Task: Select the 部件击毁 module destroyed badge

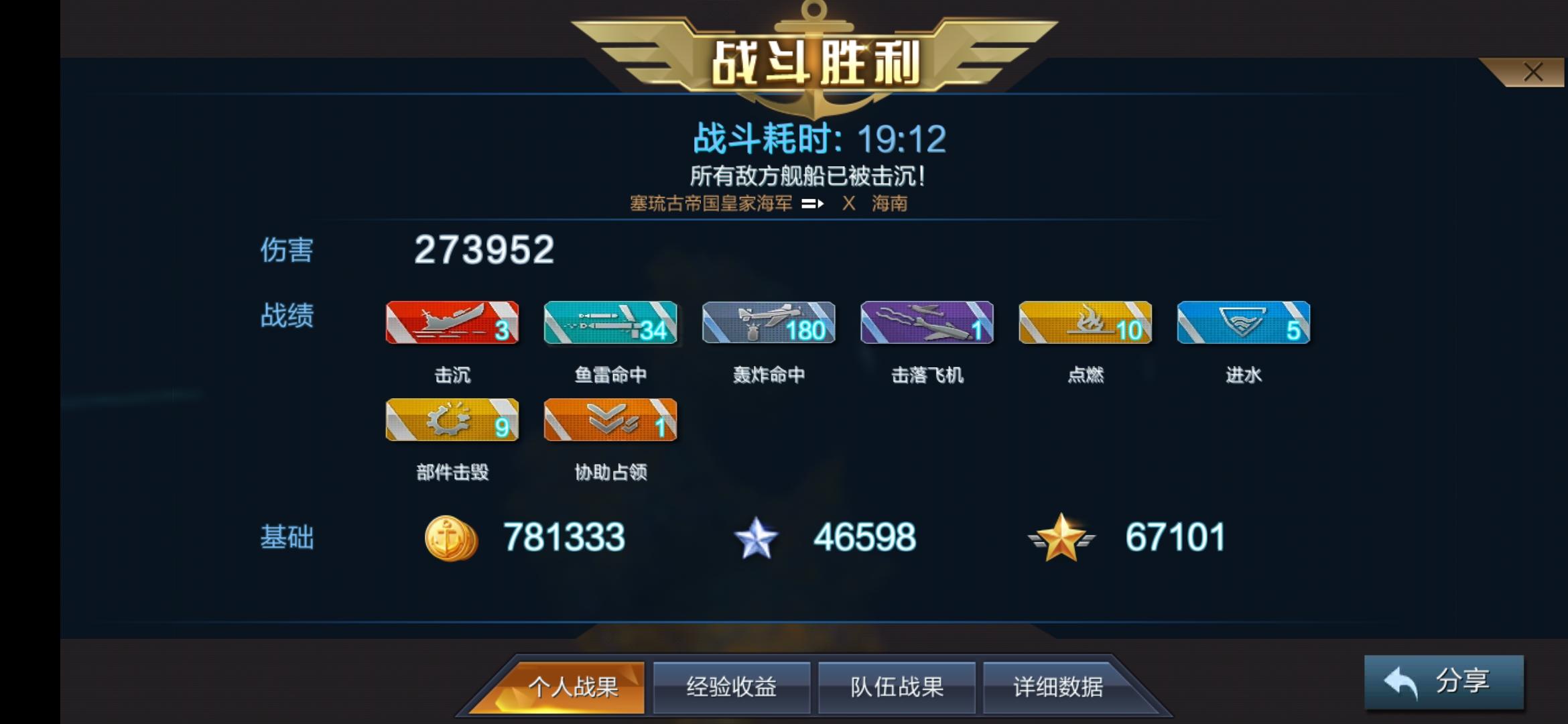Action: (453, 421)
